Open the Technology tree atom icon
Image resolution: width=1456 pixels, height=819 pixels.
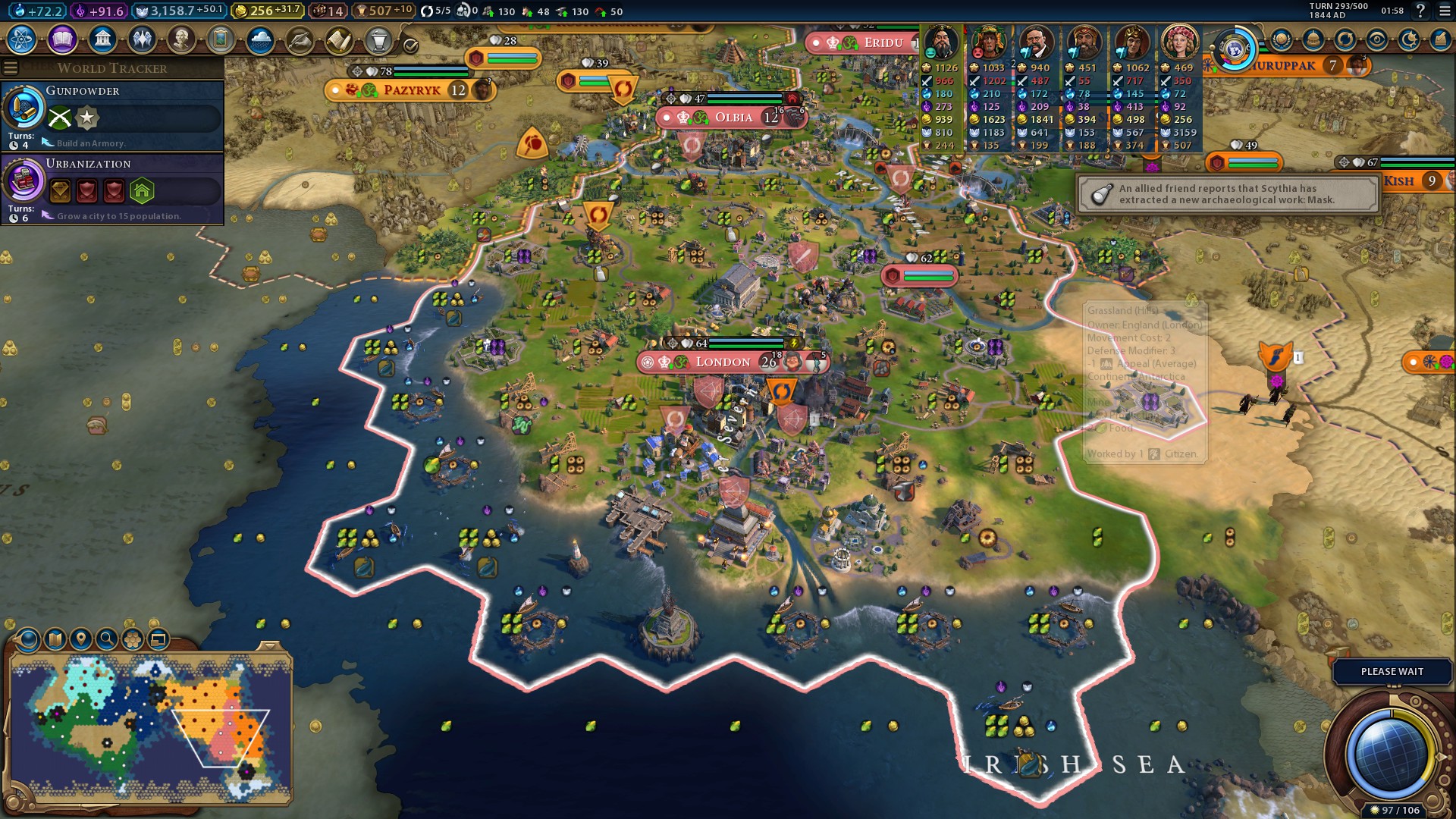click(x=22, y=39)
